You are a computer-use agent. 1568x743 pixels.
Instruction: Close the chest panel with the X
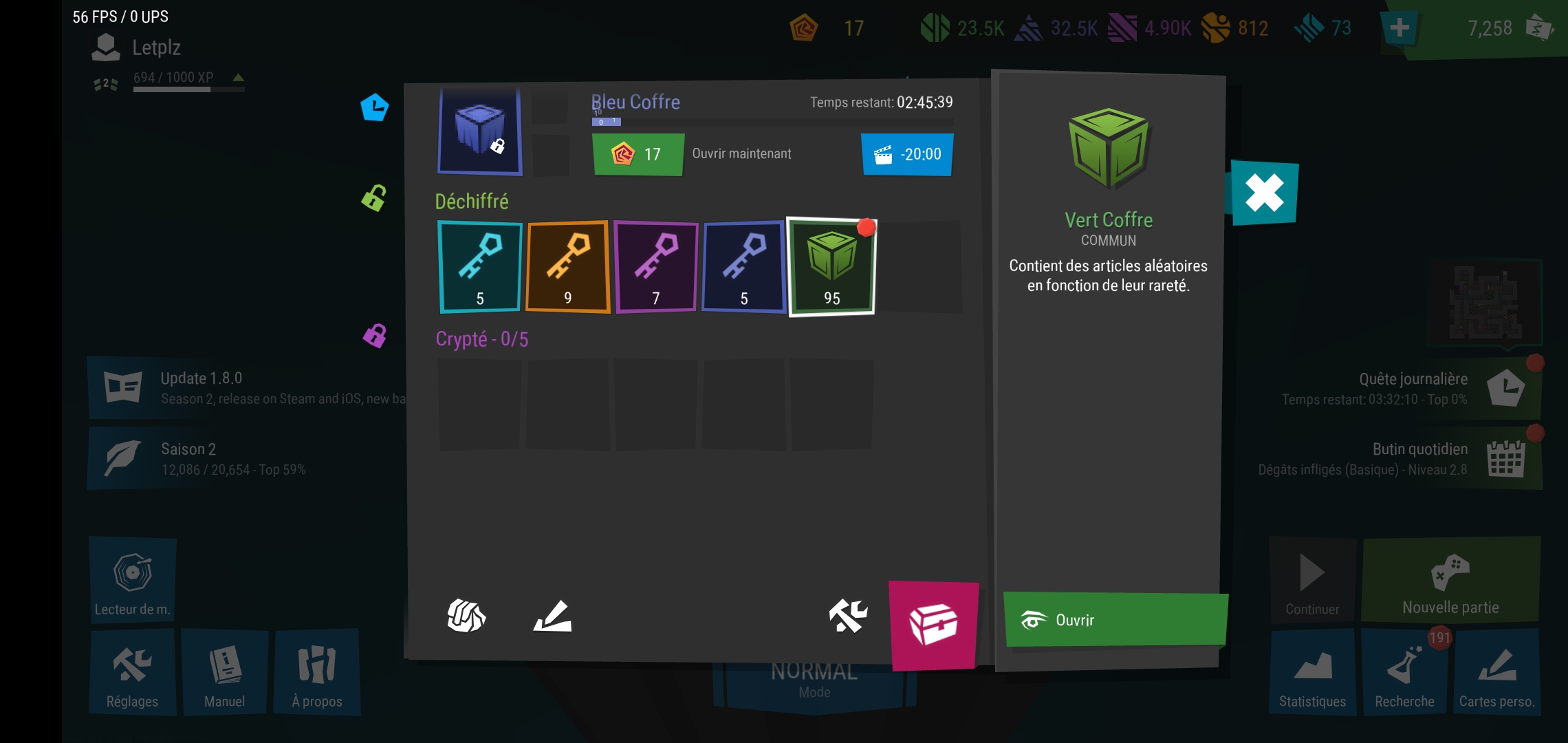[1264, 193]
